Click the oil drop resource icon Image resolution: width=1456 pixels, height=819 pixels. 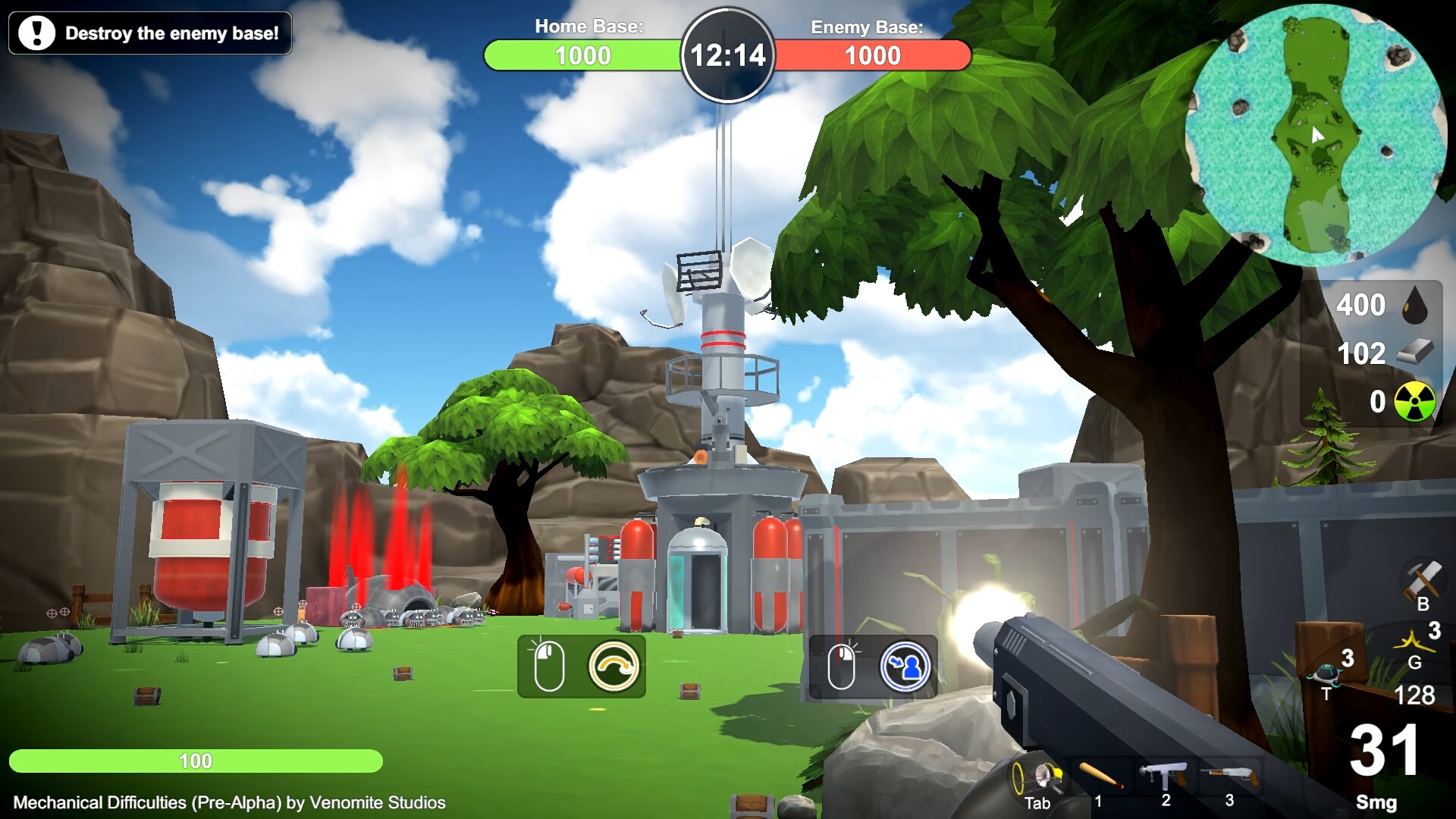tap(1416, 306)
